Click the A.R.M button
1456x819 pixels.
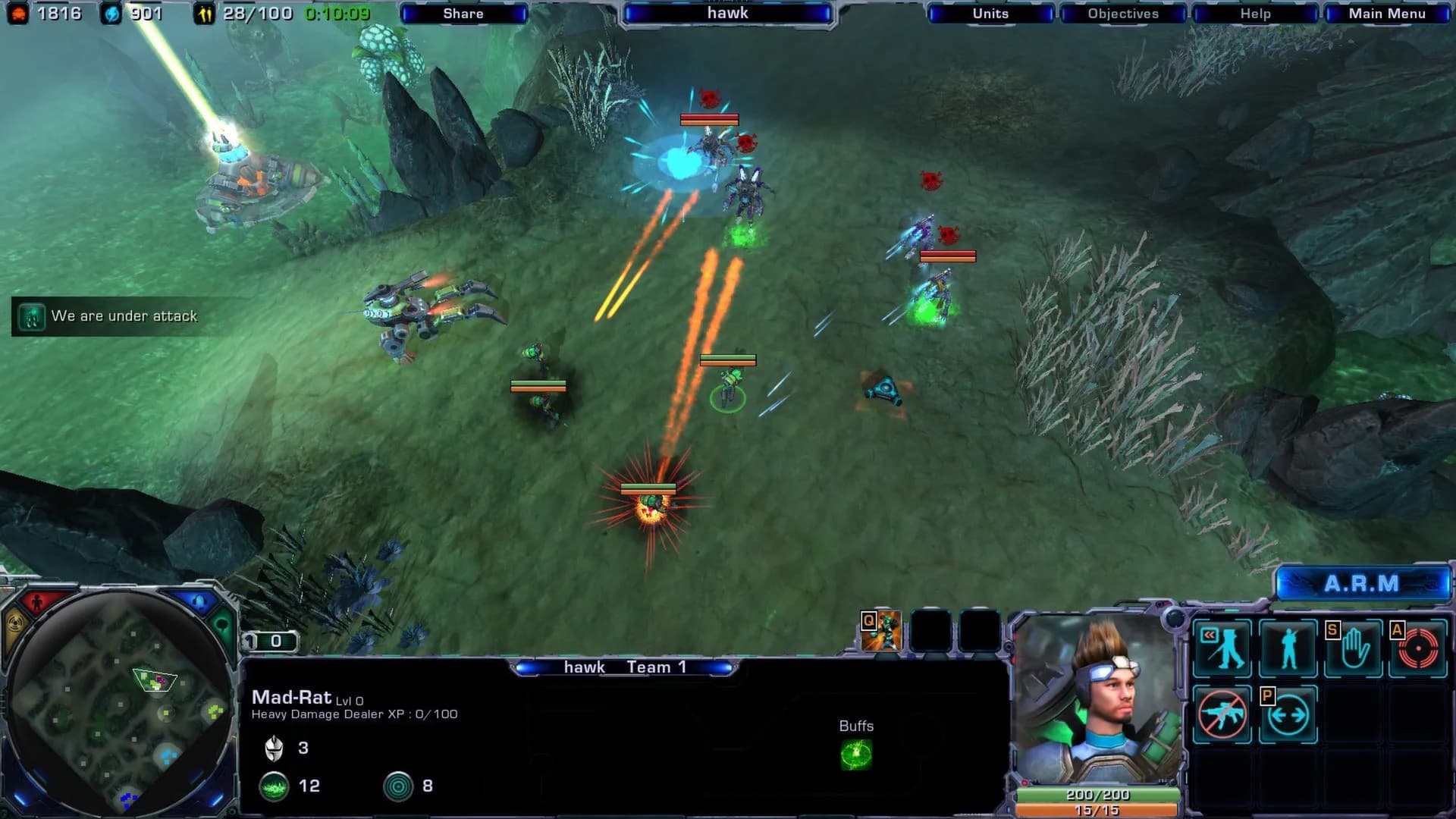[1362, 584]
